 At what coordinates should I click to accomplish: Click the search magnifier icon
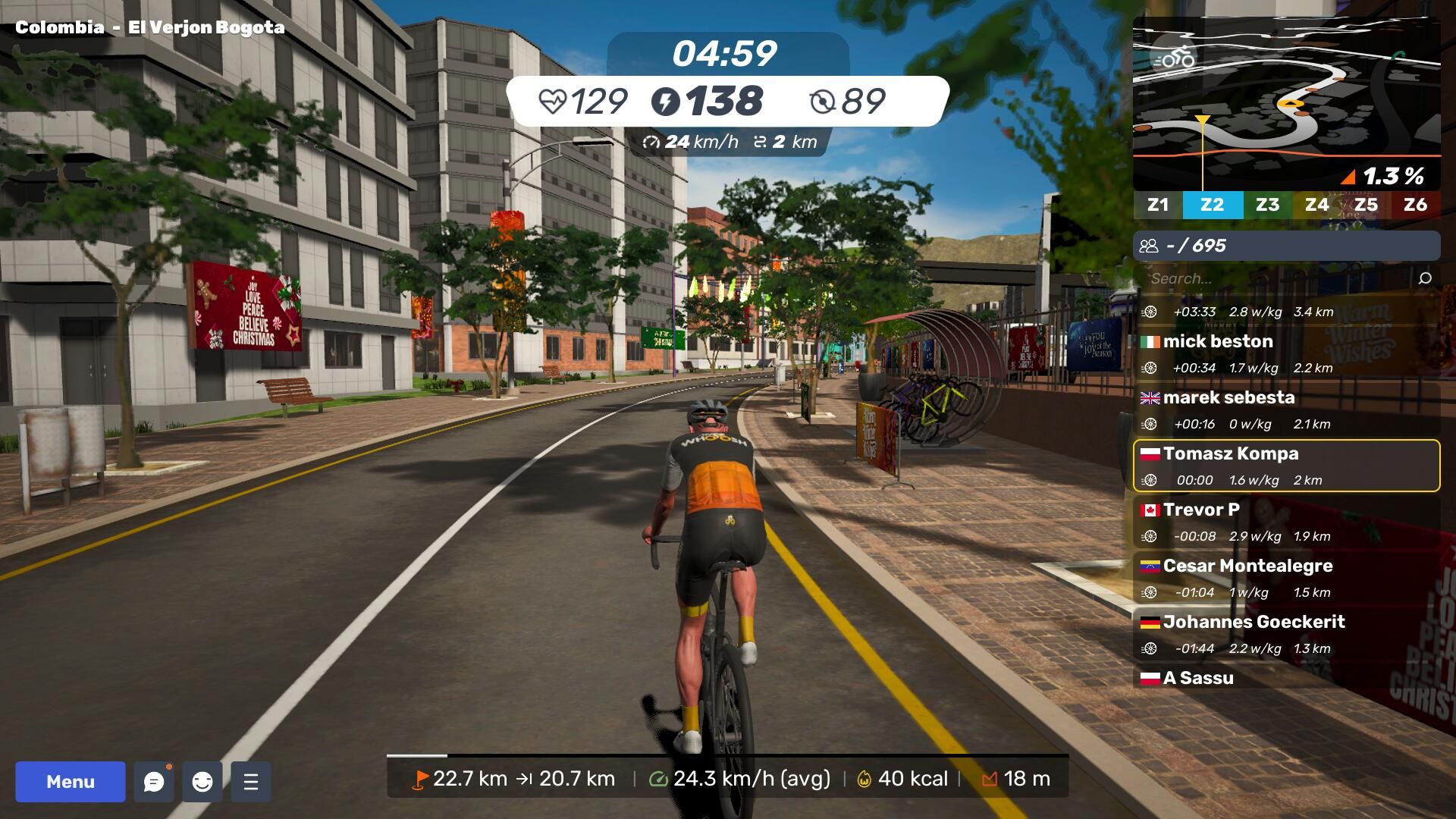tap(1425, 278)
